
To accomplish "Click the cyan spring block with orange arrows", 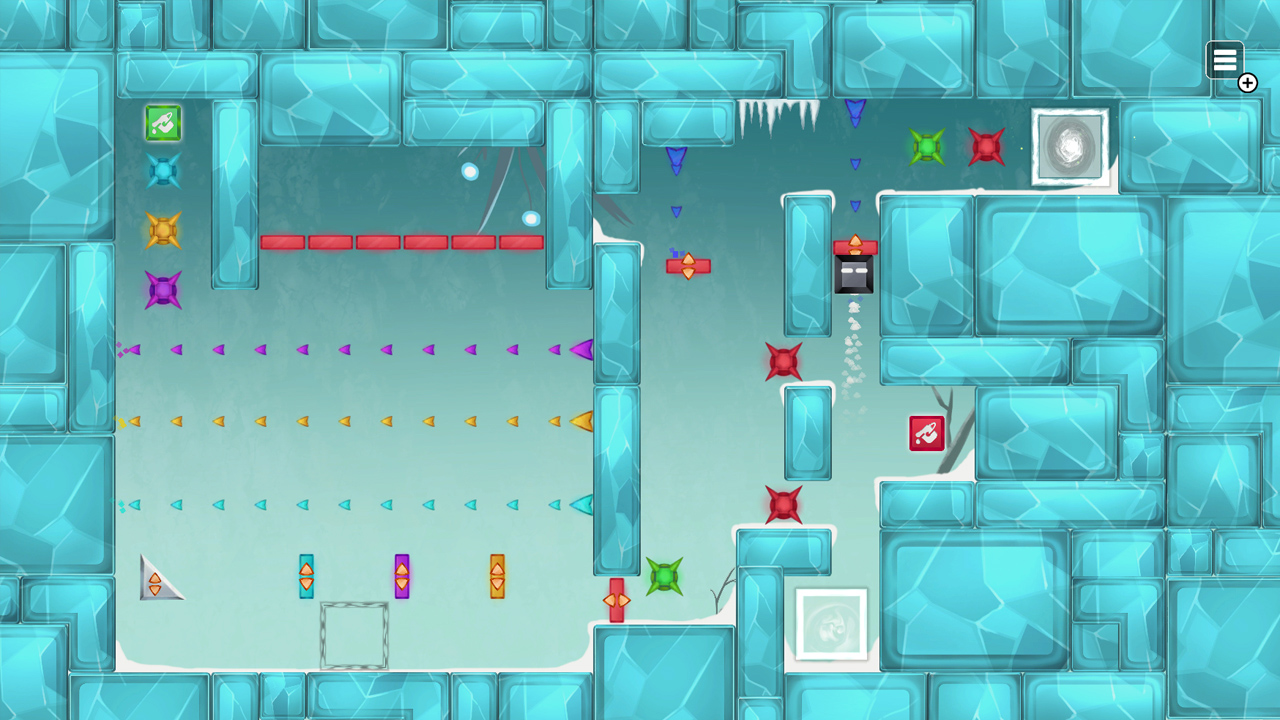I will point(306,576).
